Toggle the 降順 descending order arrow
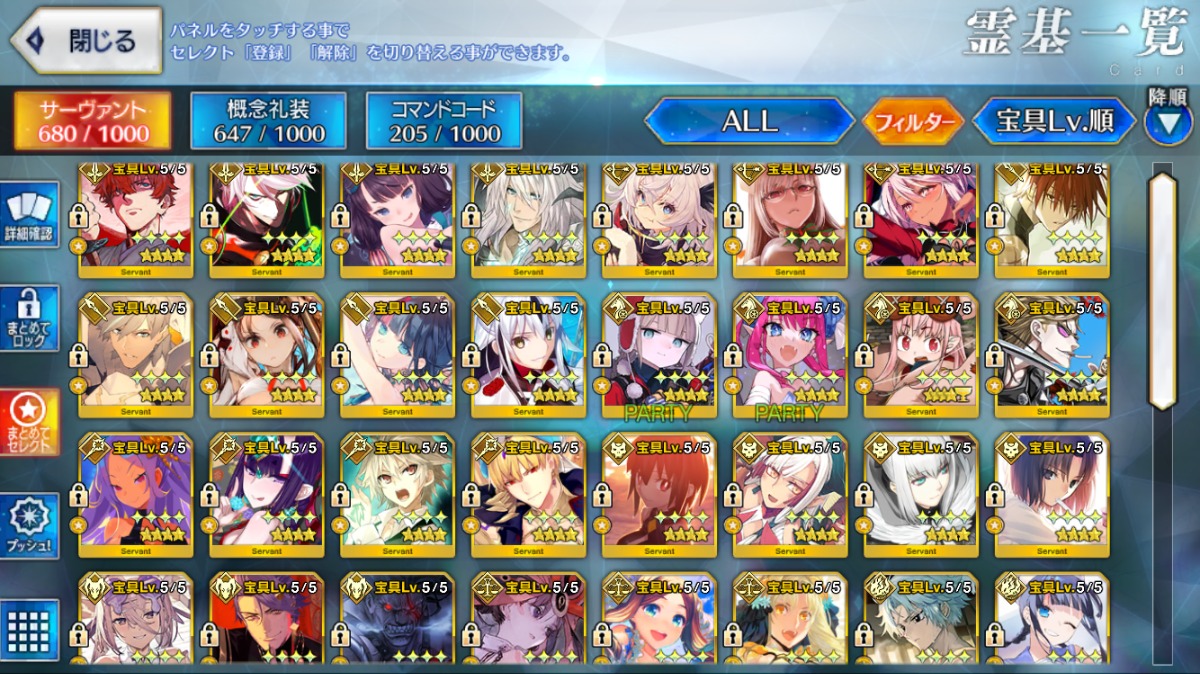1200x674 pixels. point(1168,120)
